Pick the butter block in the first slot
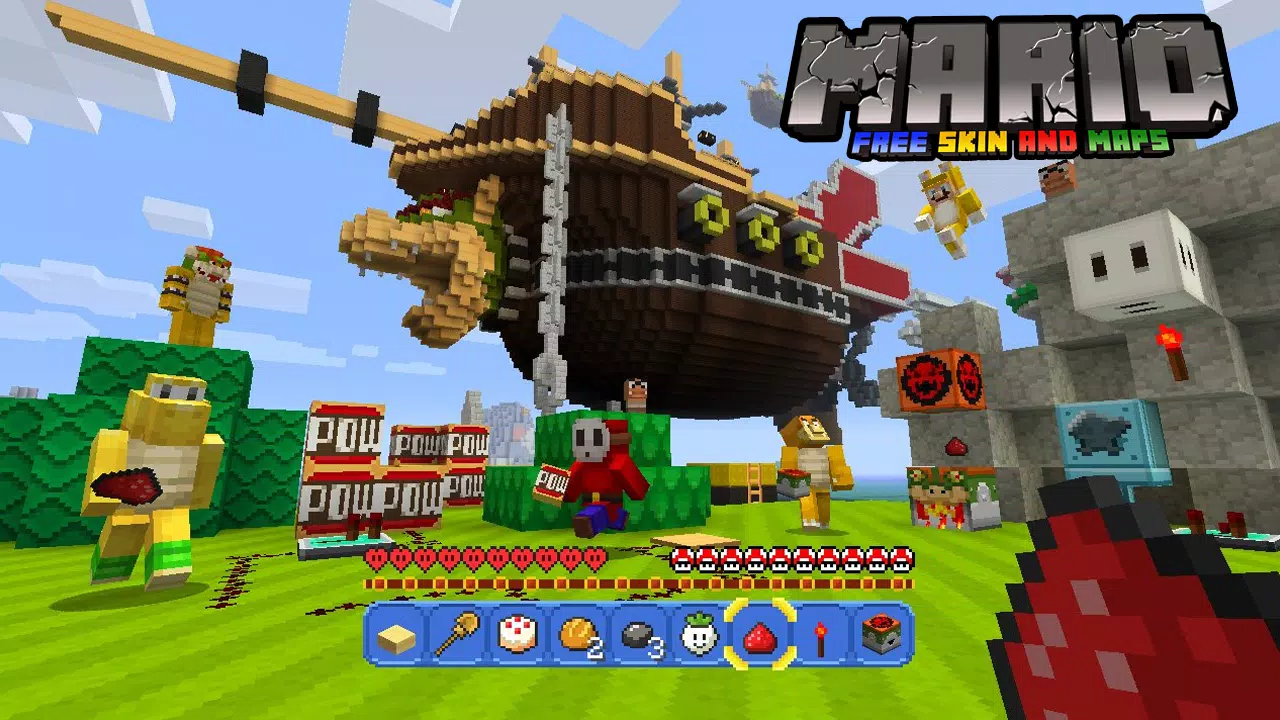 397,640
